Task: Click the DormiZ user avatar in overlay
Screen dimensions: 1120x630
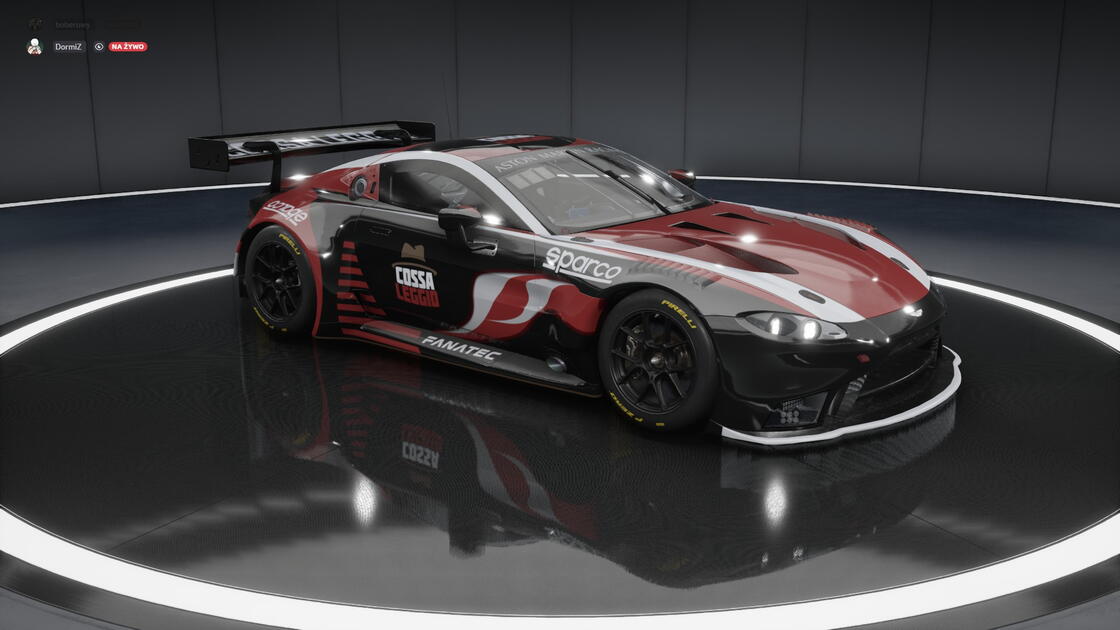Action: (x=34, y=46)
